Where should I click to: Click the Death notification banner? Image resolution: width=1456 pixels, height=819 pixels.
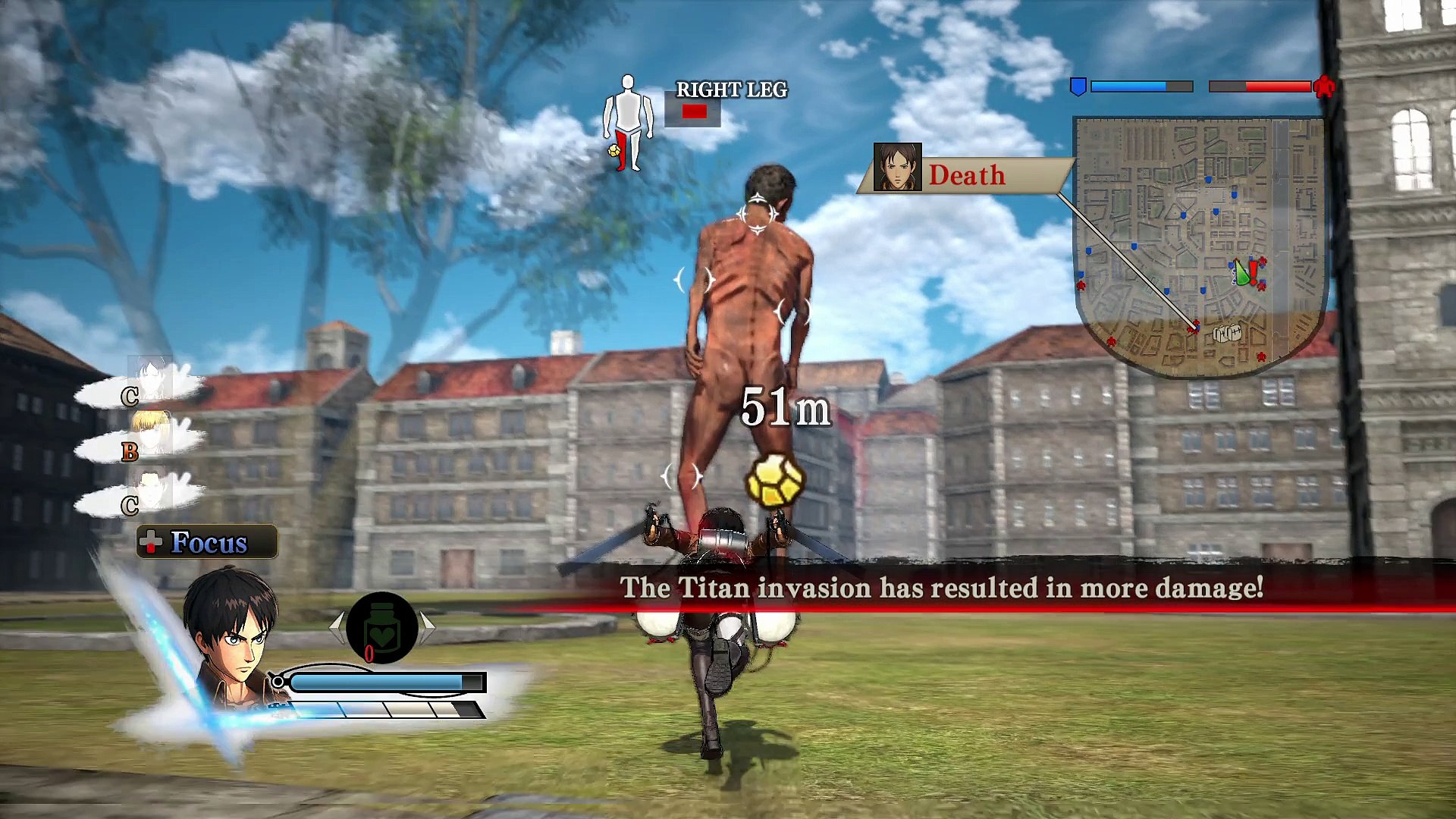[965, 175]
